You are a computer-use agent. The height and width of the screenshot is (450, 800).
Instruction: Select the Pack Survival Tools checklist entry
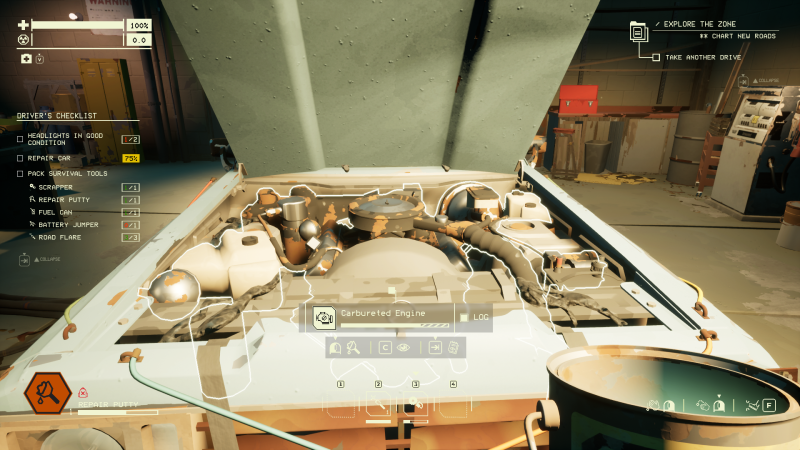[68, 173]
